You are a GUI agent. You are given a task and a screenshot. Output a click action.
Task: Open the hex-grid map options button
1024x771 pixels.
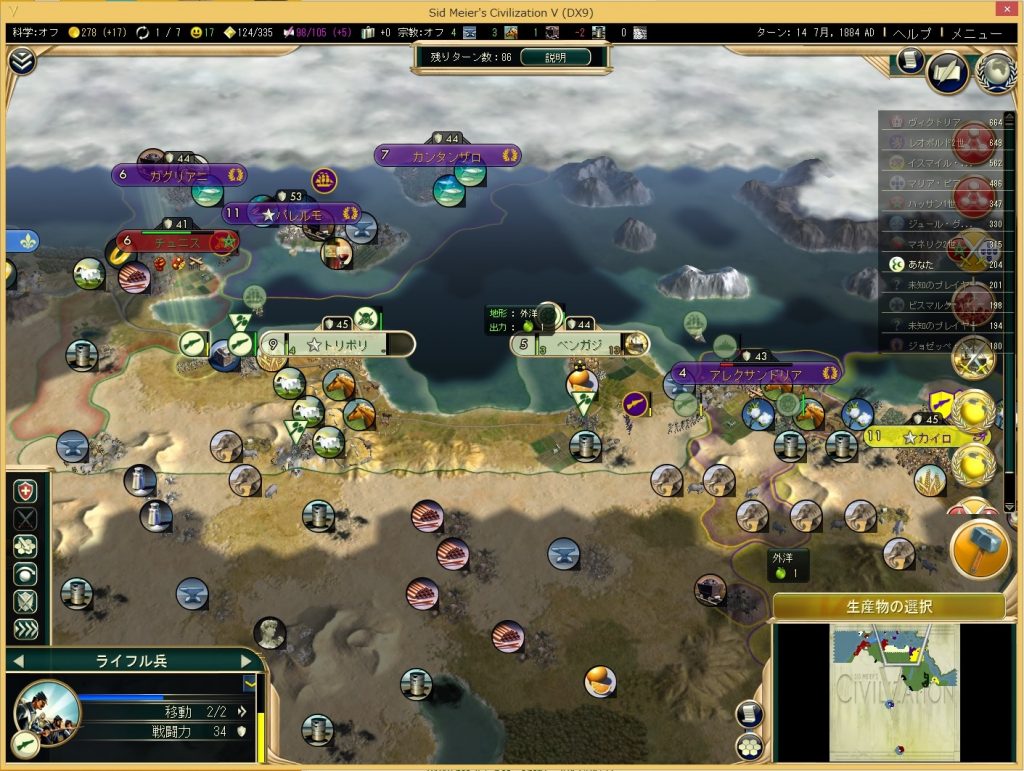click(749, 746)
